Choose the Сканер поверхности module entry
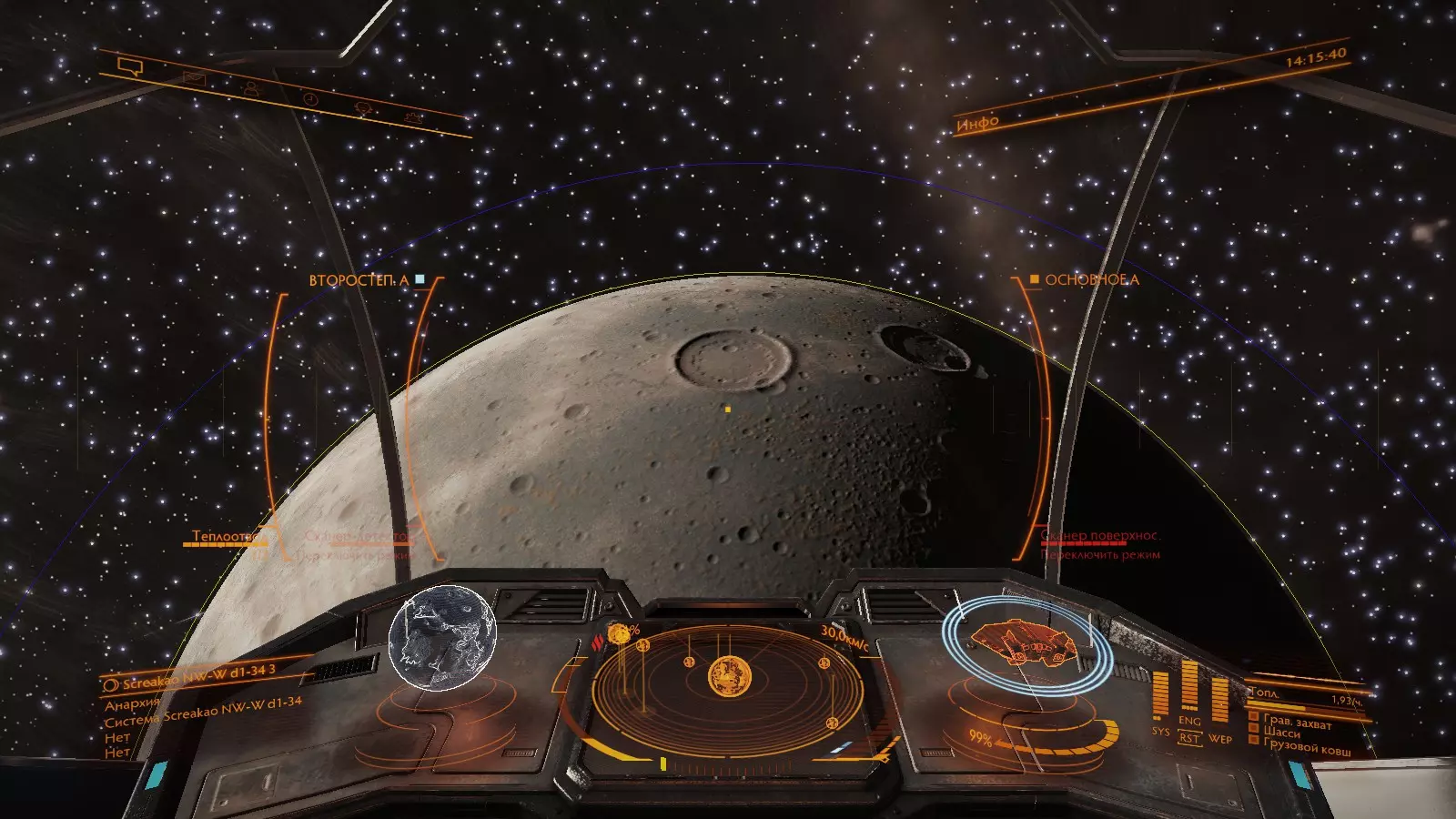This screenshot has height=819, width=1456. tap(1100, 536)
